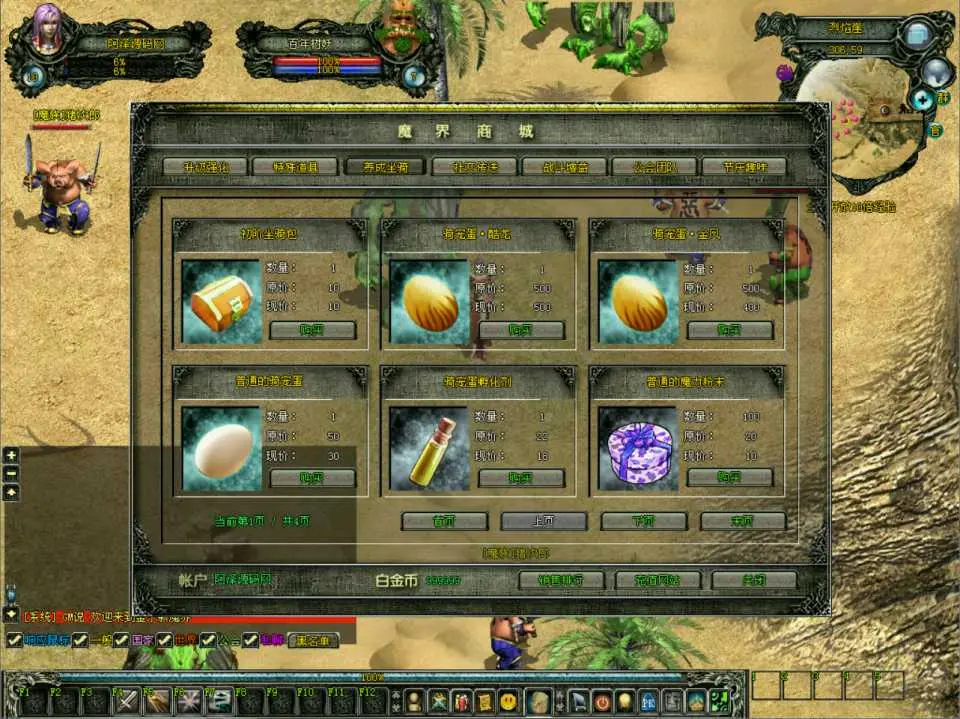Show the 公会团队 shop tab
960x719 pixels.
coord(654,167)
